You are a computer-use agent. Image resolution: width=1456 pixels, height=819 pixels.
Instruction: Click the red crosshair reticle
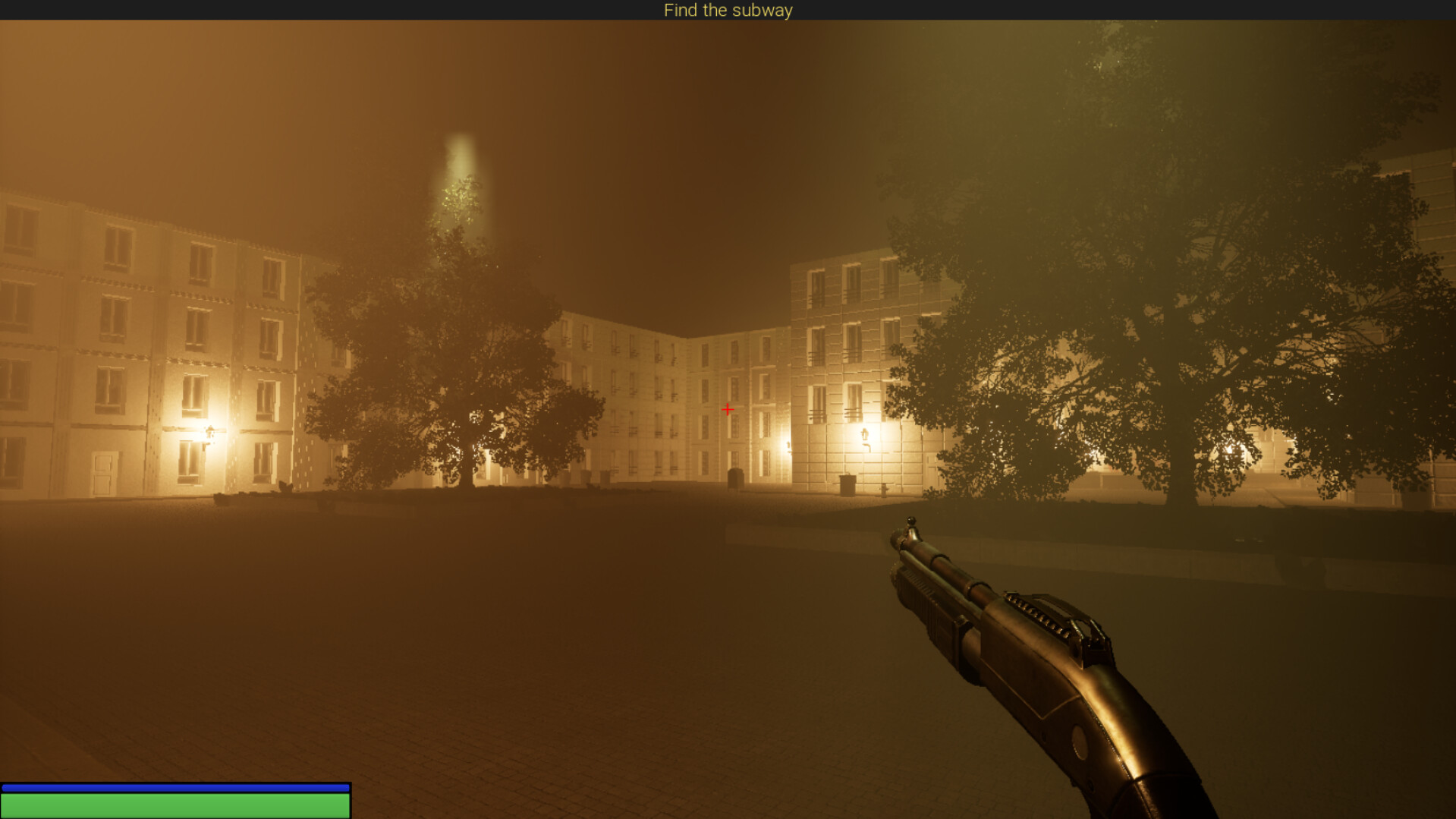728,409
